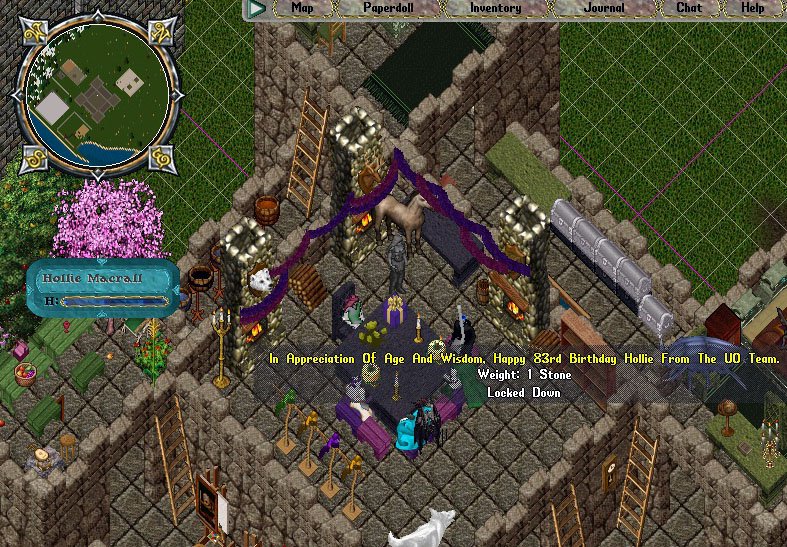Open the Help menu

752,8
